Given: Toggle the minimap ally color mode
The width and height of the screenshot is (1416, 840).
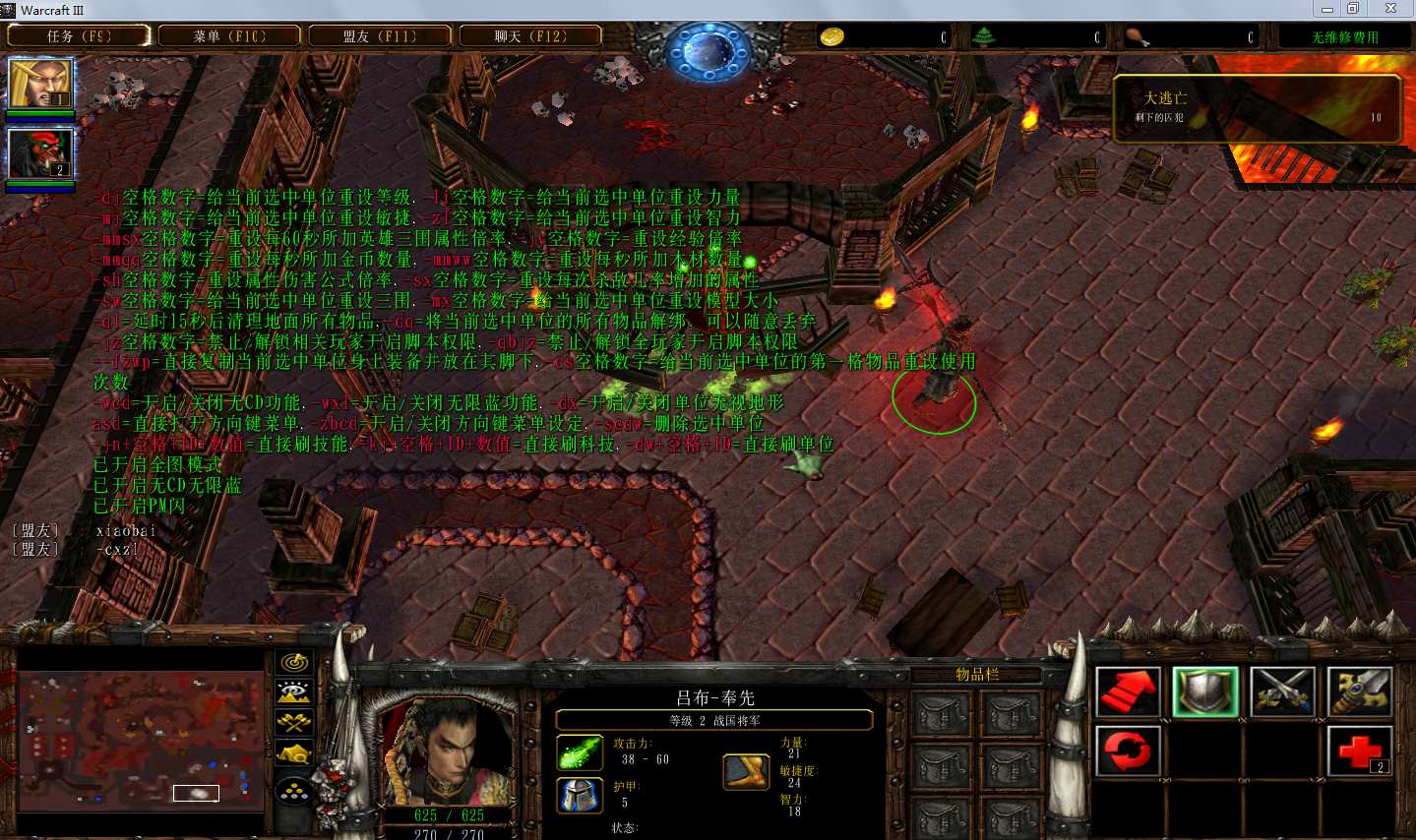Looking at the screenshot, I should click(x=294, y=723).
